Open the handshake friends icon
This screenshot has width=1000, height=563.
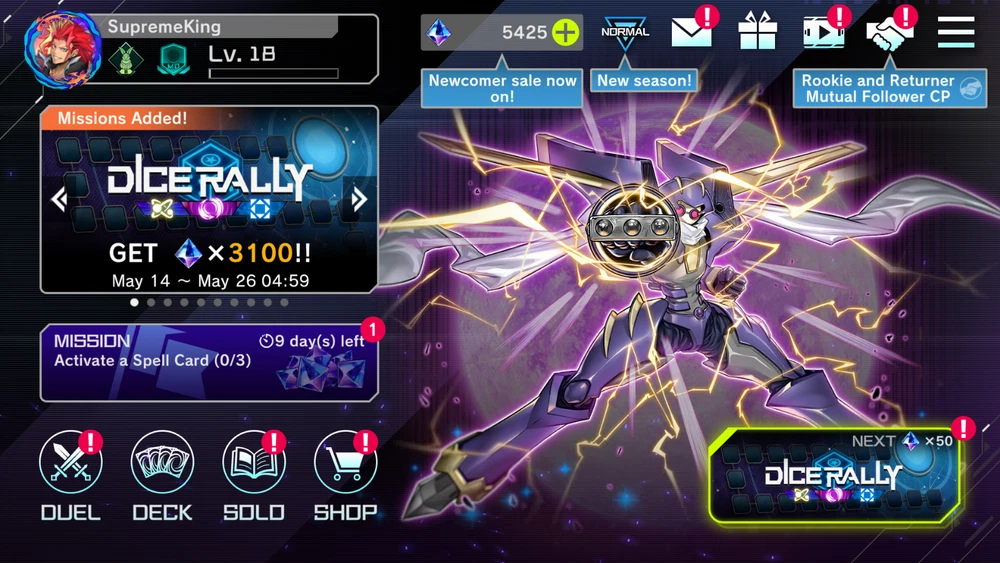pyautogui.click(x=889, y=32)
